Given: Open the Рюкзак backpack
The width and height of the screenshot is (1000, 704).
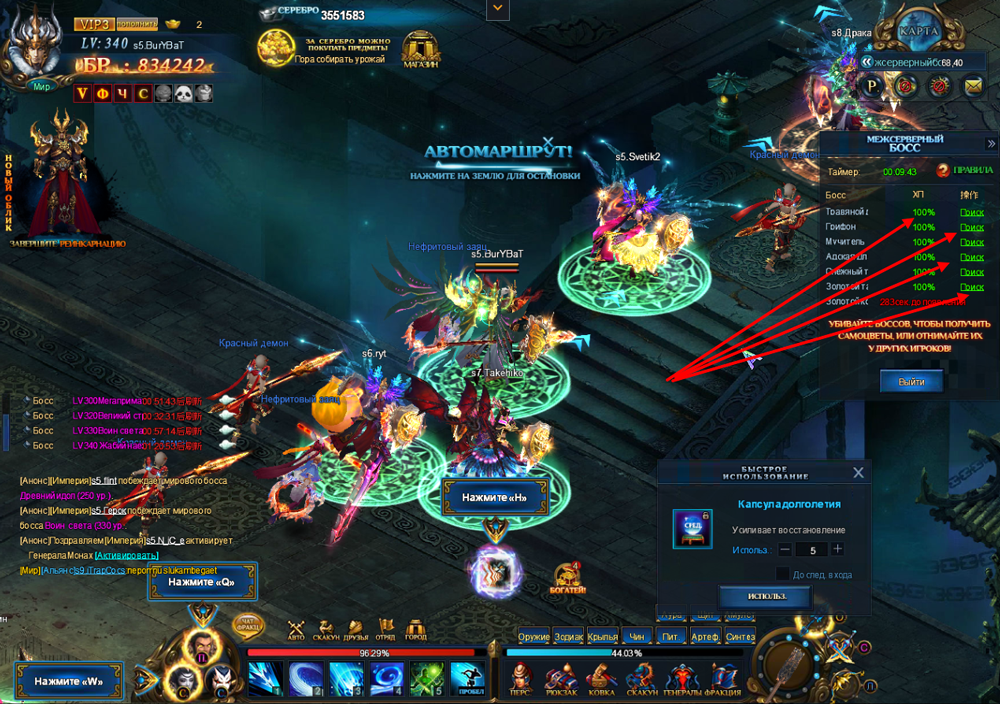Looking at the screenshot, I should click(x=560, y=678).
